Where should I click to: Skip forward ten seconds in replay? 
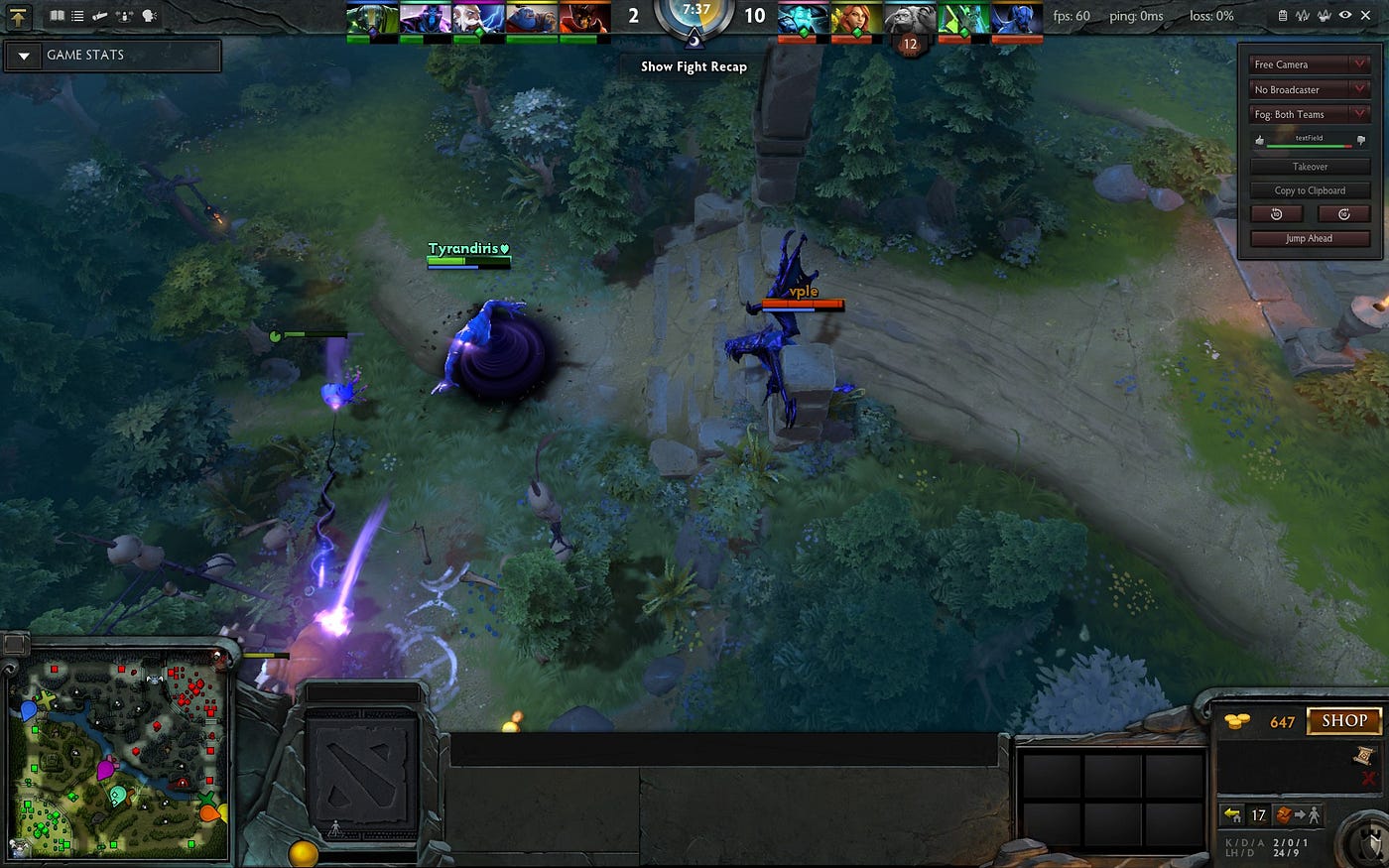coord(1342,213)
